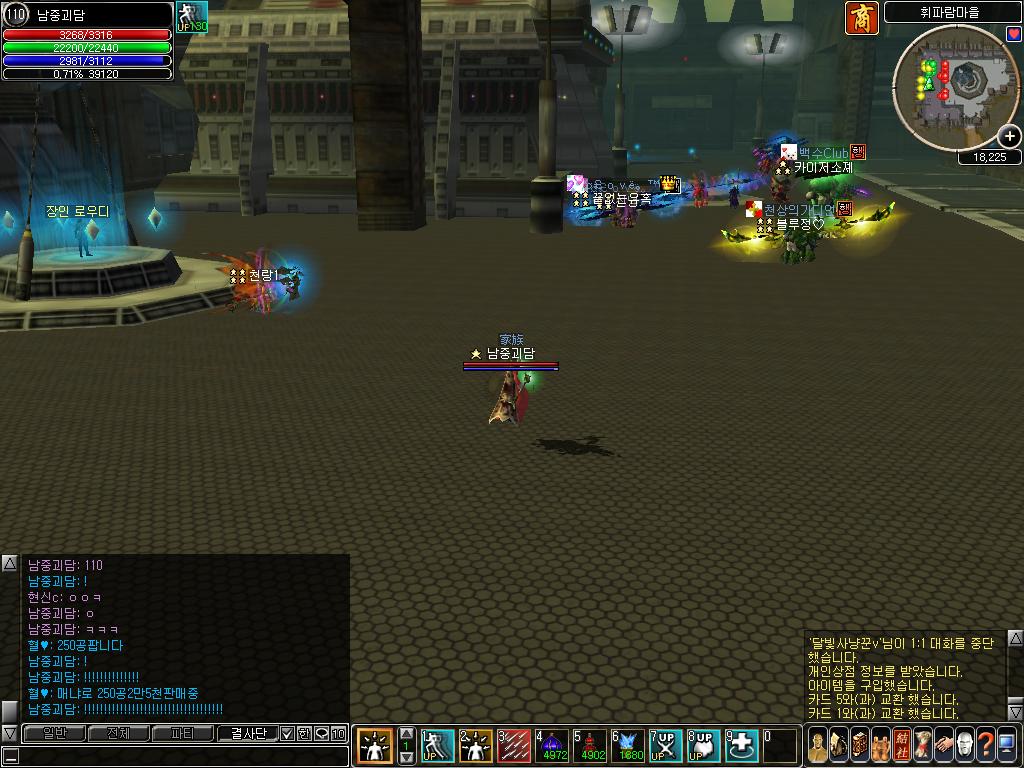1024x768 pixels.
Task: Switch chat to the 일반 tab
Action: [x=54, y=734]
